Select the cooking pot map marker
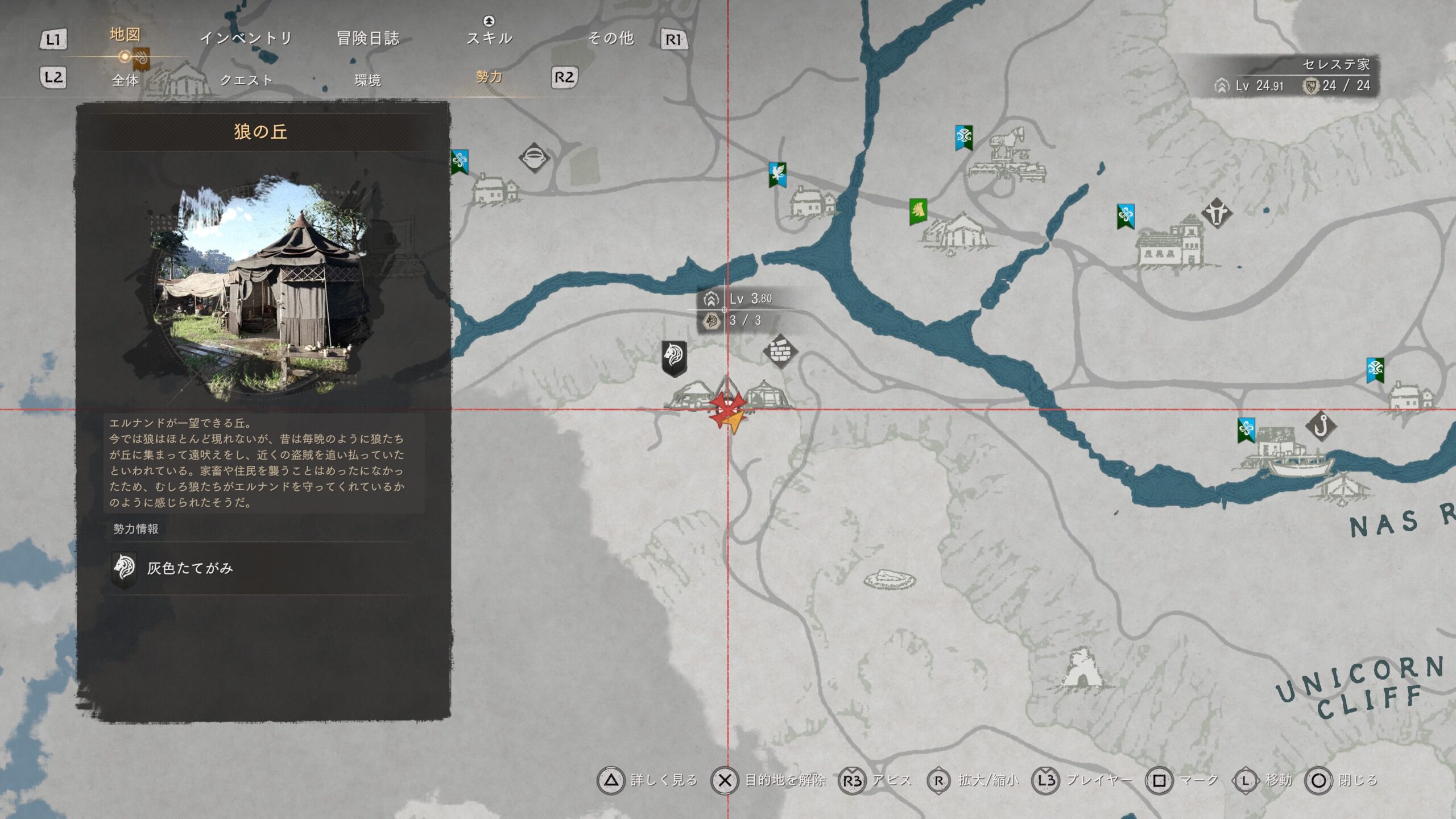This screenshot has width=1456, height=819. pos(534,158)
